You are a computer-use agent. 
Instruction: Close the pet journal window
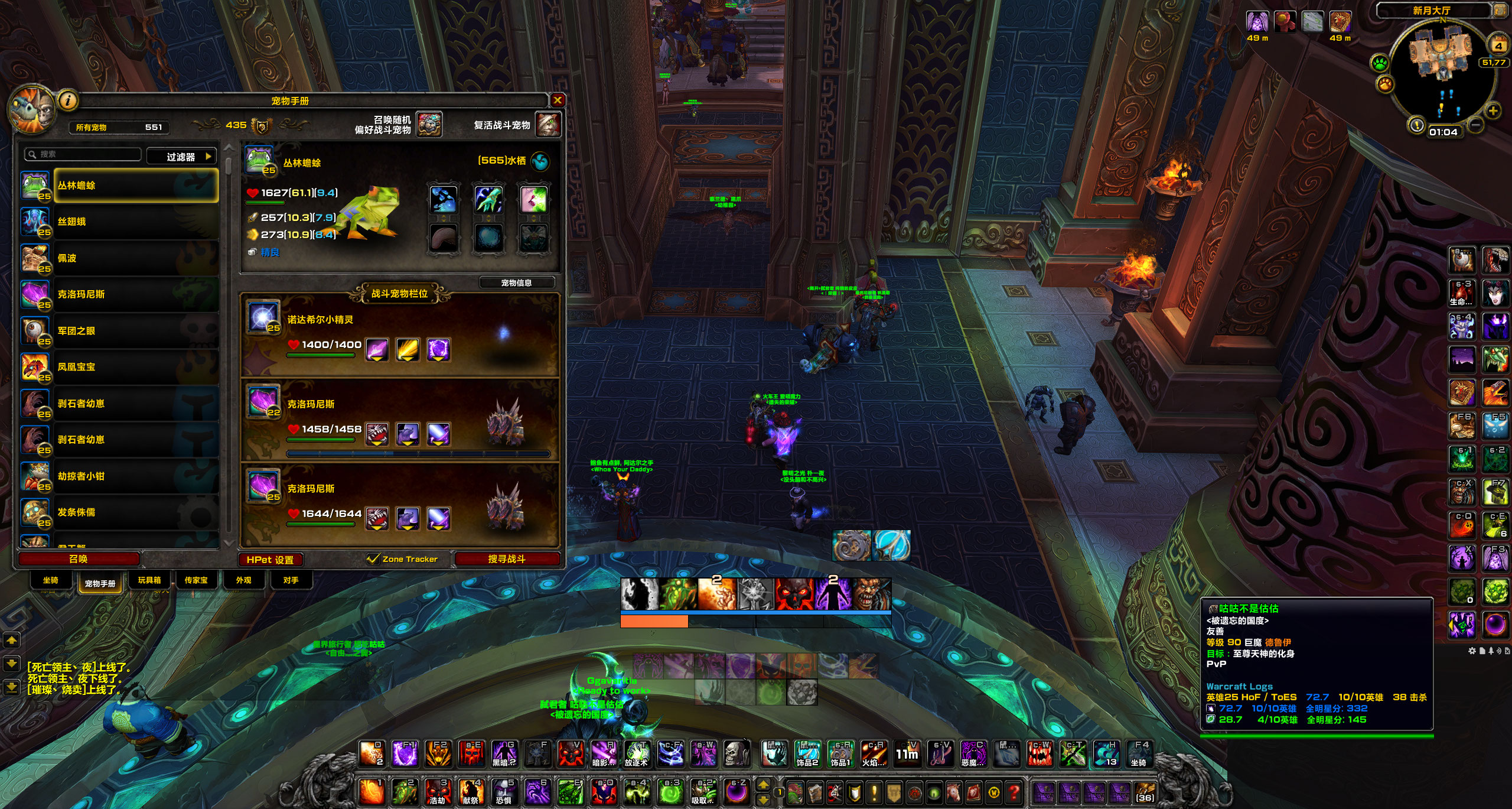(557, 100)
